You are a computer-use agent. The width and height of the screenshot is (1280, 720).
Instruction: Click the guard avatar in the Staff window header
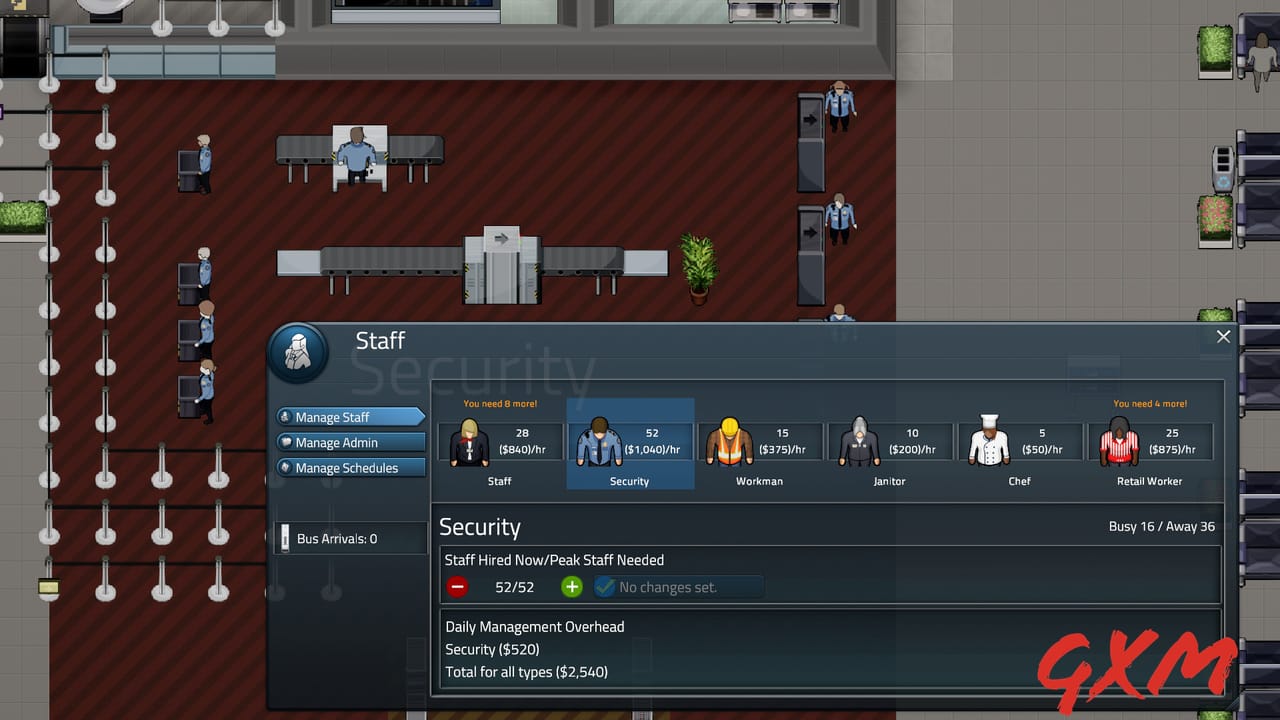[x=298, y=352]
